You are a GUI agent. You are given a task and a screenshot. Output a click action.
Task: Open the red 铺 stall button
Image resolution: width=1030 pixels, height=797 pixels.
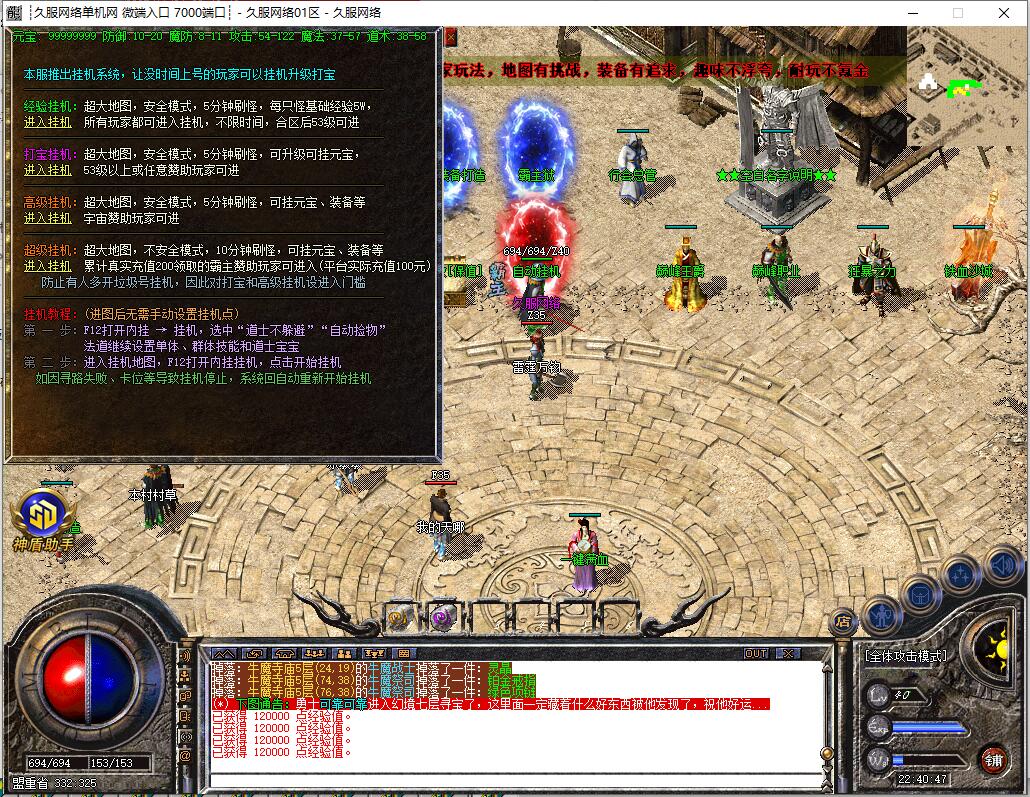click(992, 758)
